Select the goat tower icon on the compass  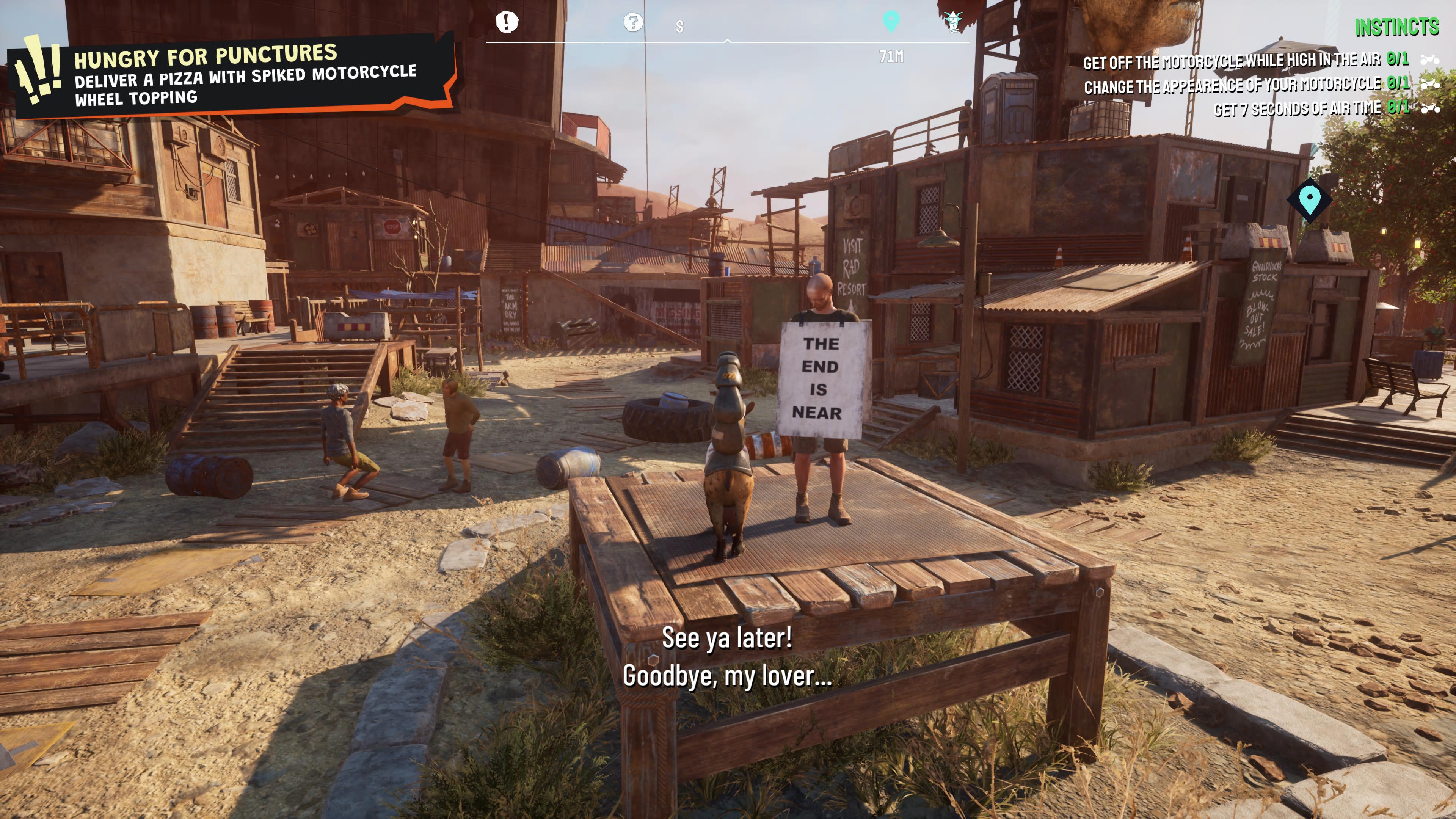point(953,22)
